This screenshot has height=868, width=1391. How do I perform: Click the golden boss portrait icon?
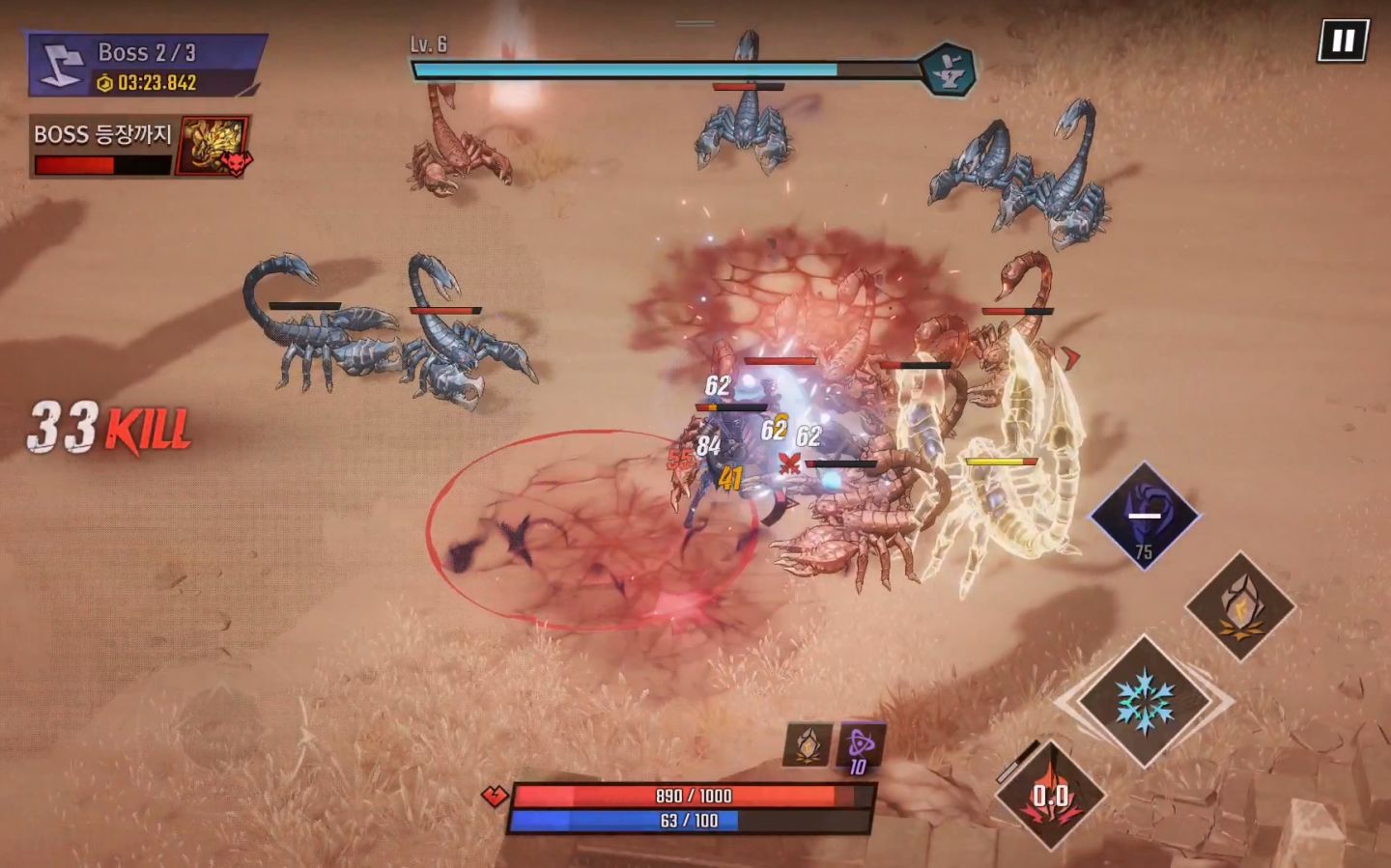[x=214, y=146]
